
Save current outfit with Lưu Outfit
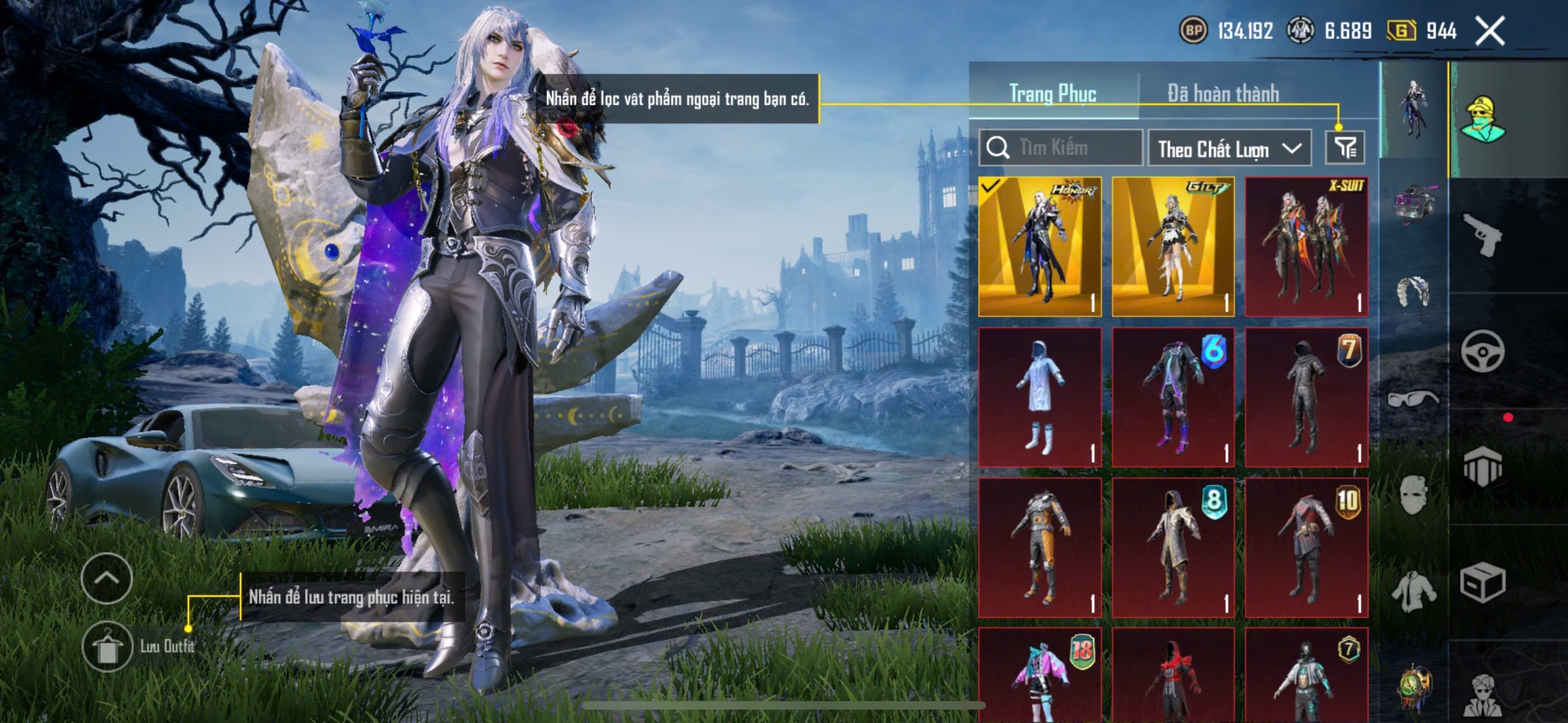(x=108, y=646)
